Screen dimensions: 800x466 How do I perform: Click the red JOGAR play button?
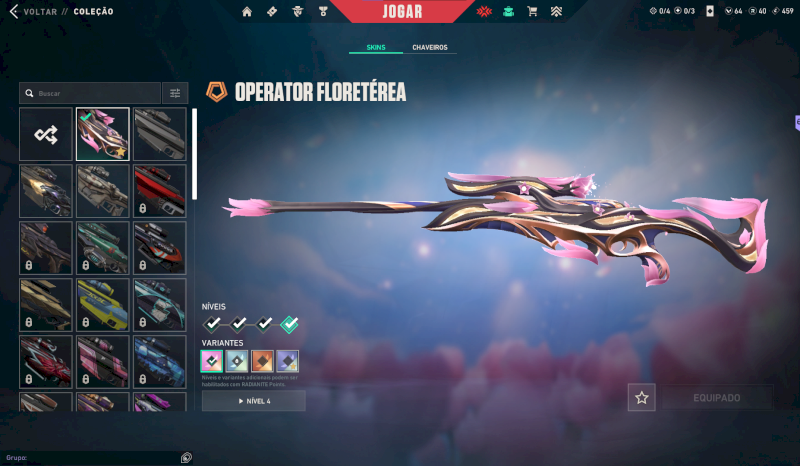coord(401,12)
